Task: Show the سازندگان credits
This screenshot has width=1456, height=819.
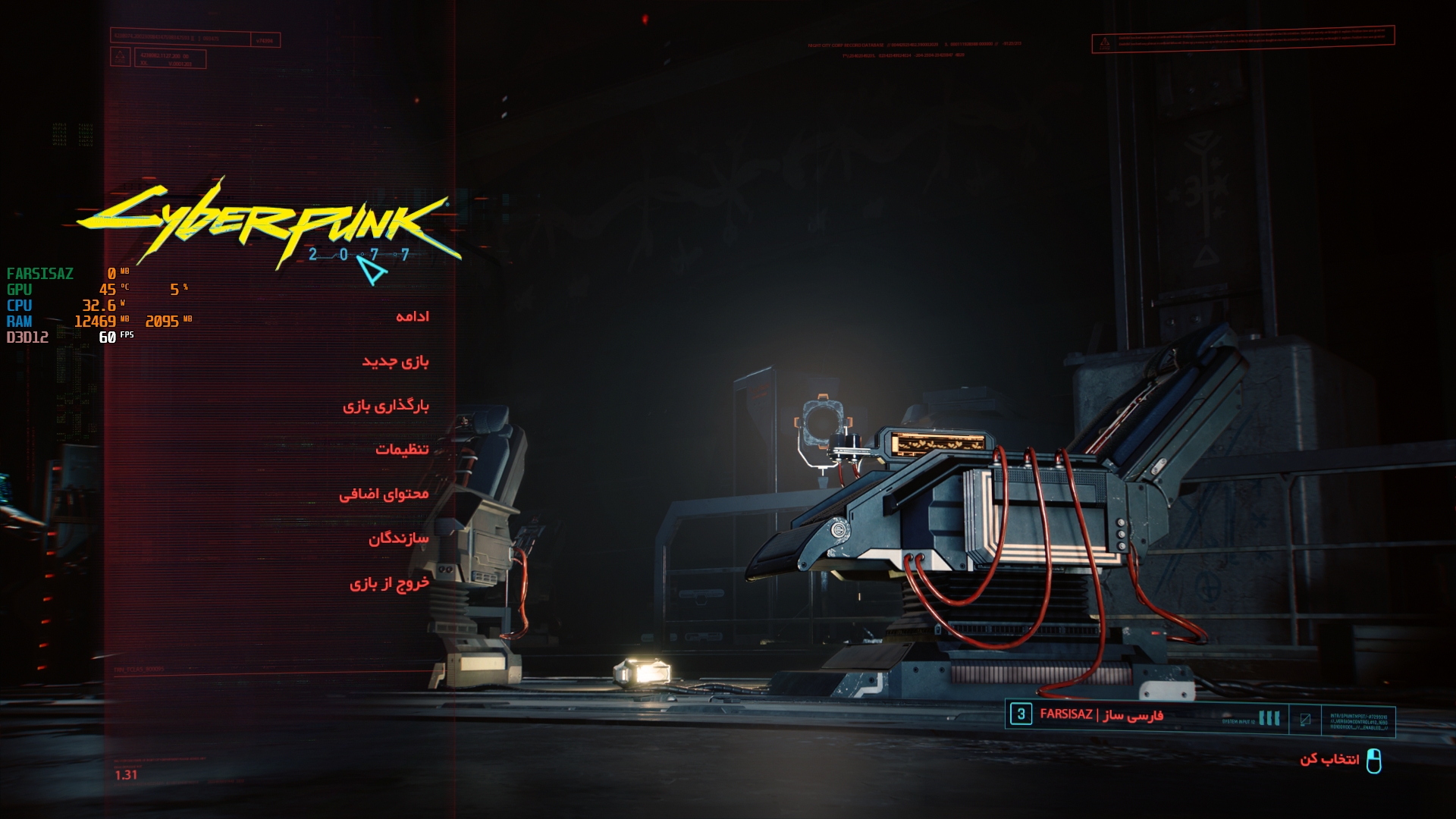Action: point(398,538)
